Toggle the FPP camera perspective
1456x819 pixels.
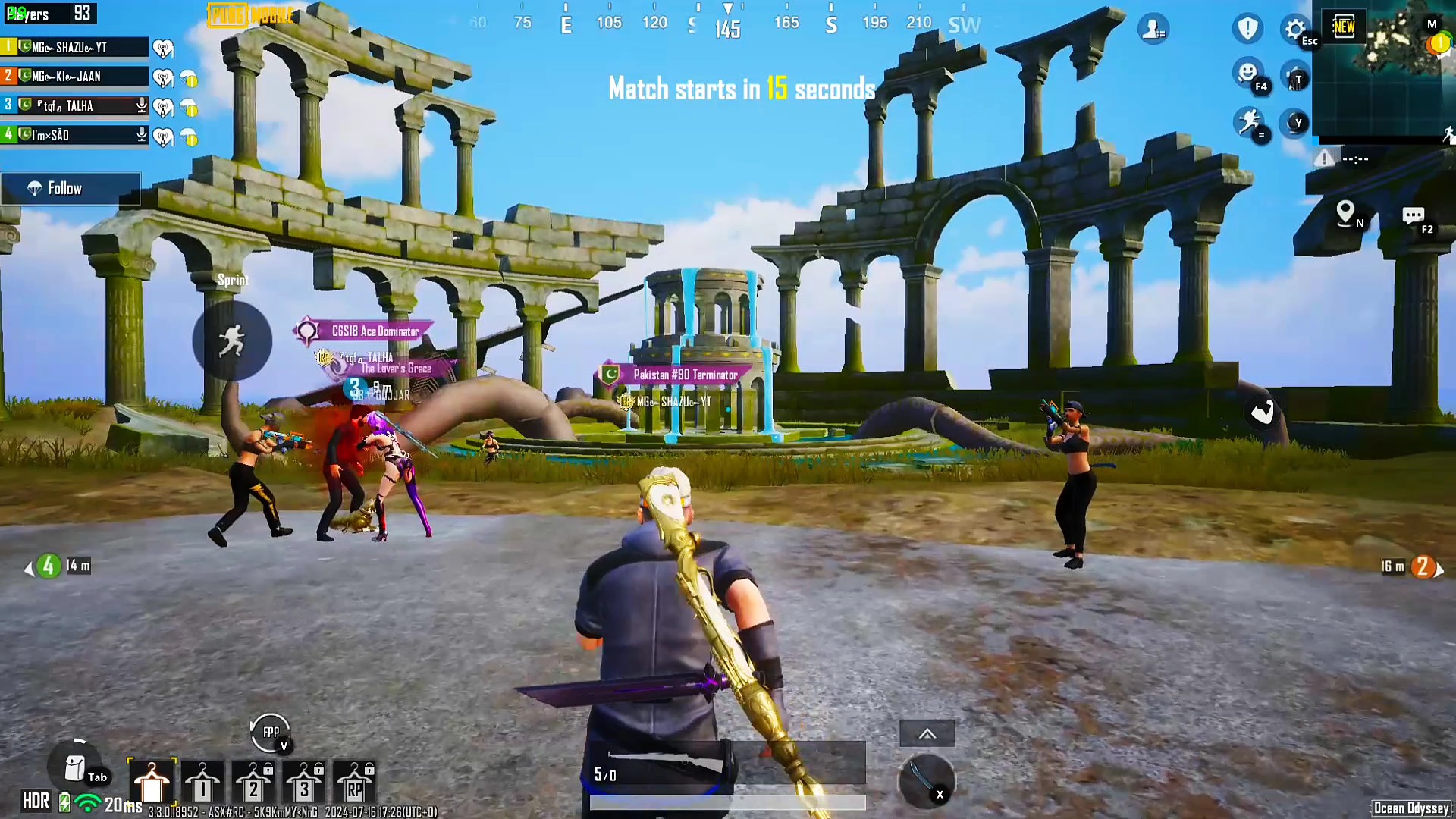(271, 733)
